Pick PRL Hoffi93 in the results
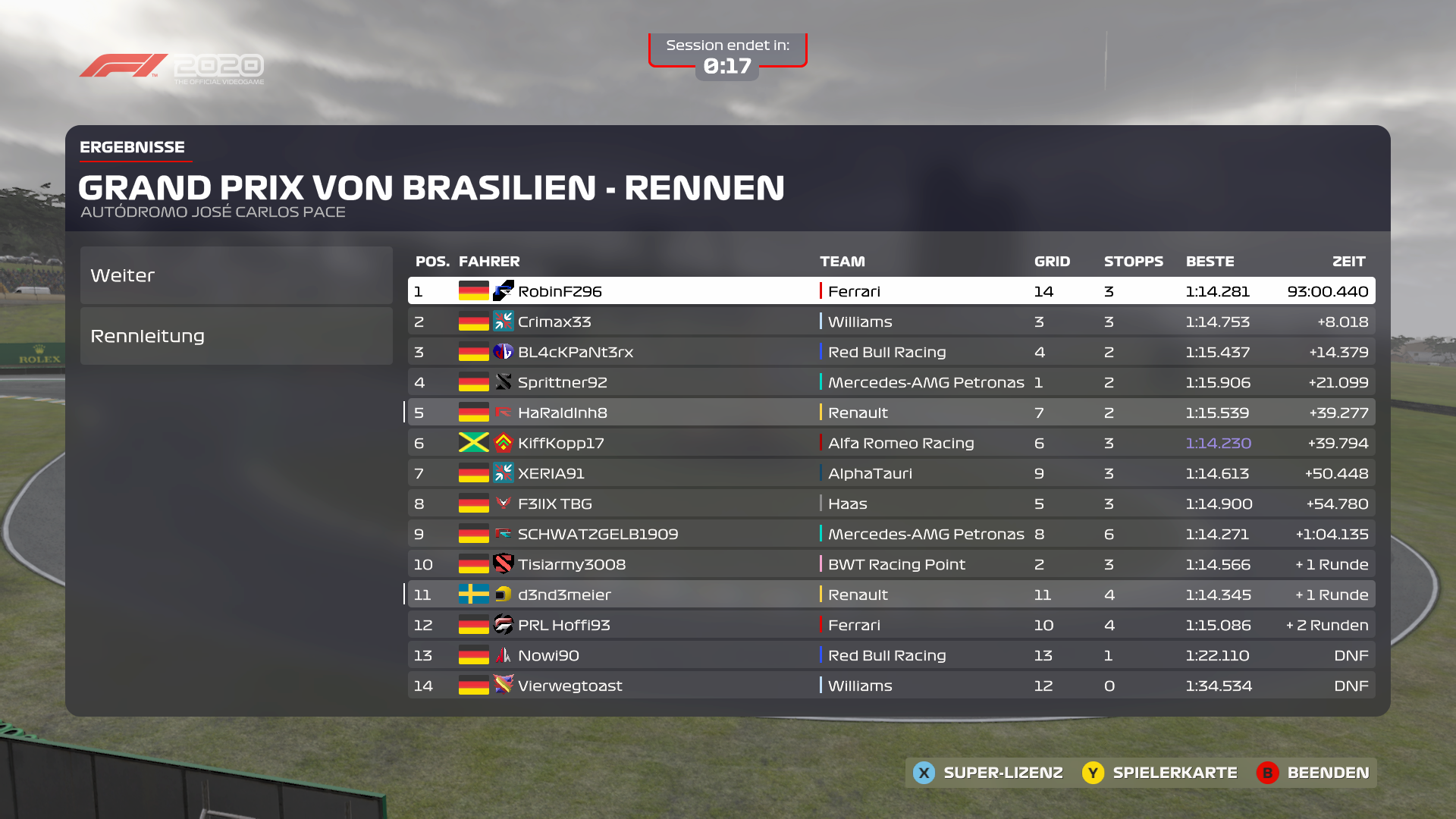Image resolution: width=1456 pixels, height=819 pixels. pyautogui.click(x=891, y=625)
